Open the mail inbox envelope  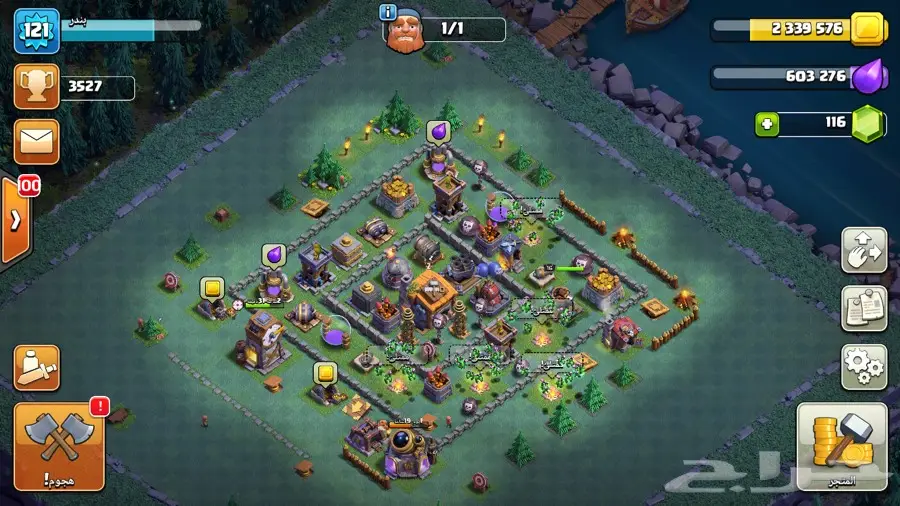point(35,141)
